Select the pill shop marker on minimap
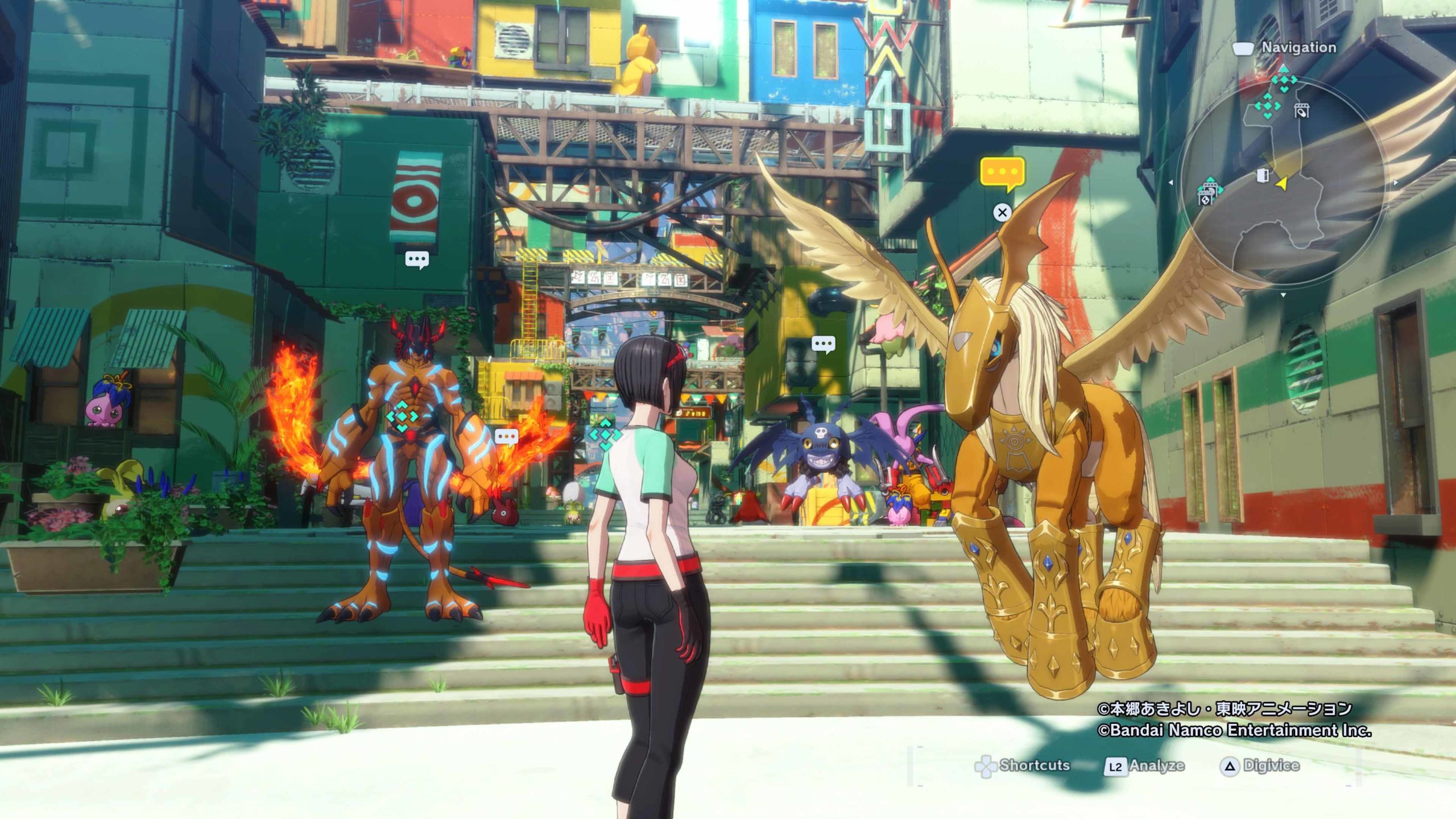Screen dimensions: 1456x819 point(1301,111)
